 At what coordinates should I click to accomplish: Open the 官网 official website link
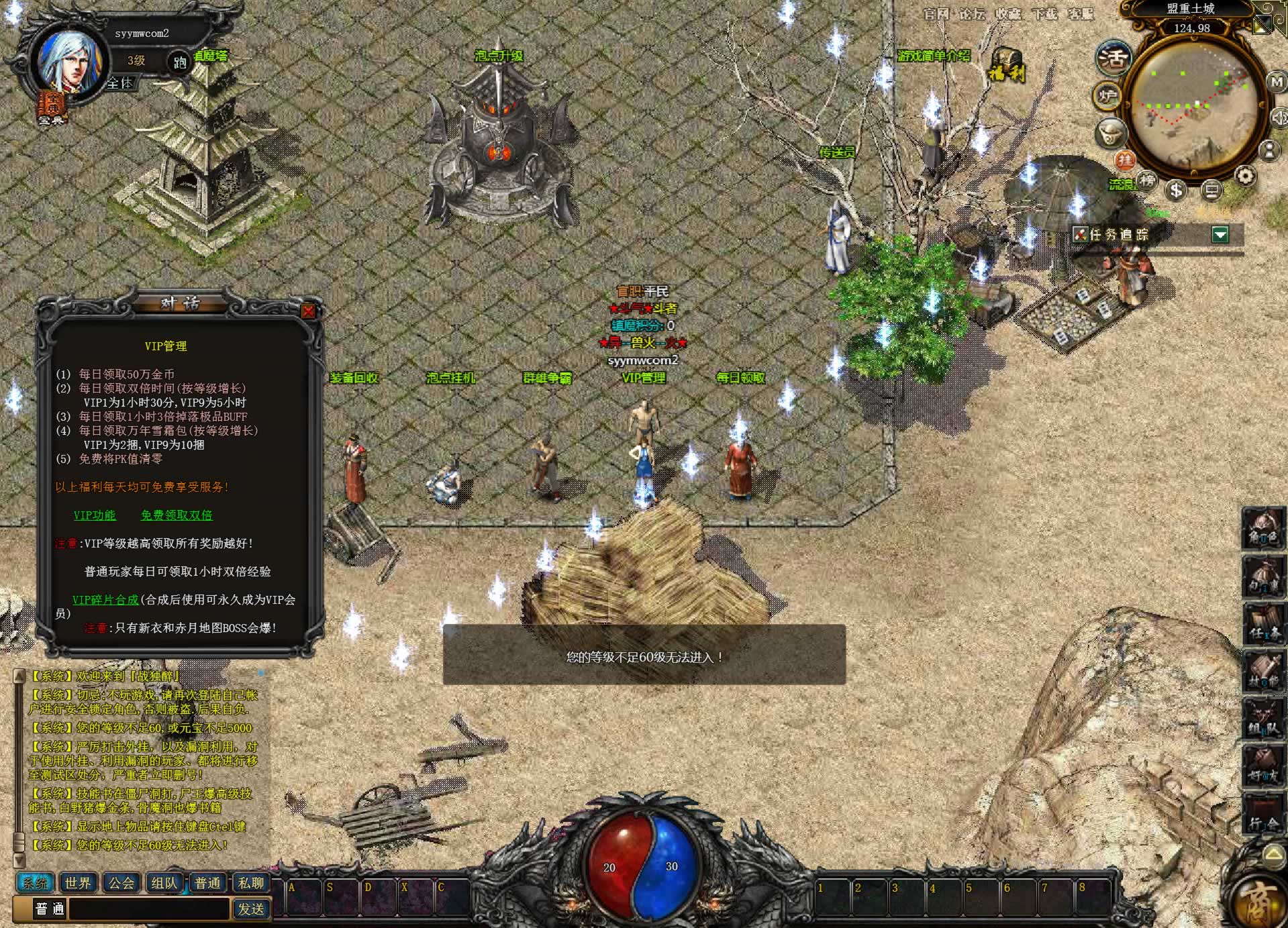point(936,13)
